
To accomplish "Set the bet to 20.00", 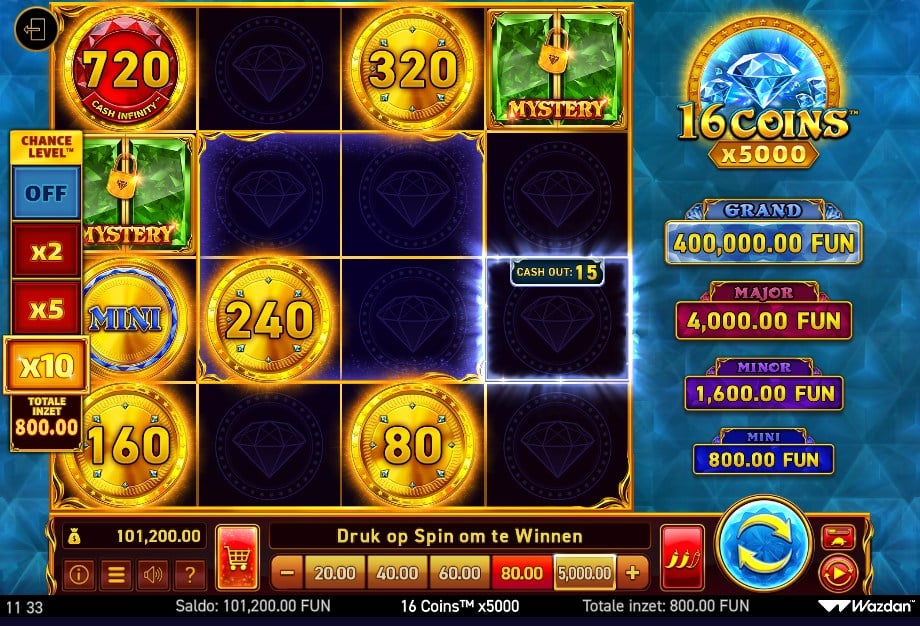I will [335, 573].
